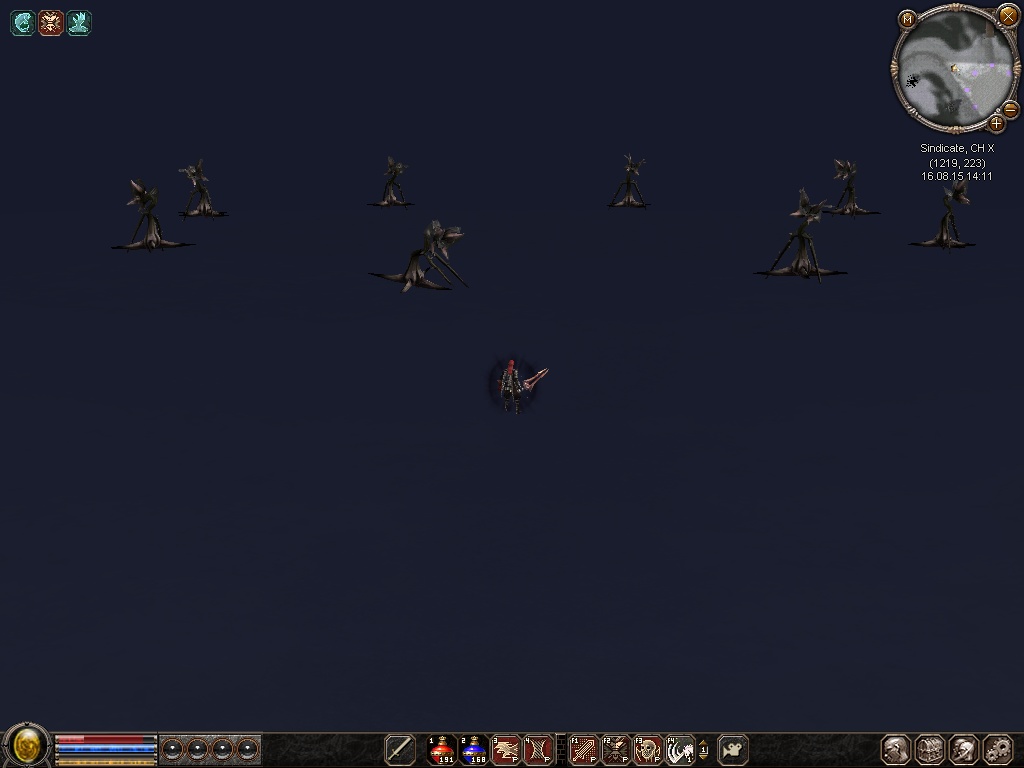Close the minimap with the X button
Image resolution: width=1024 pixels, height=768 pixels.
[1008, 16]
